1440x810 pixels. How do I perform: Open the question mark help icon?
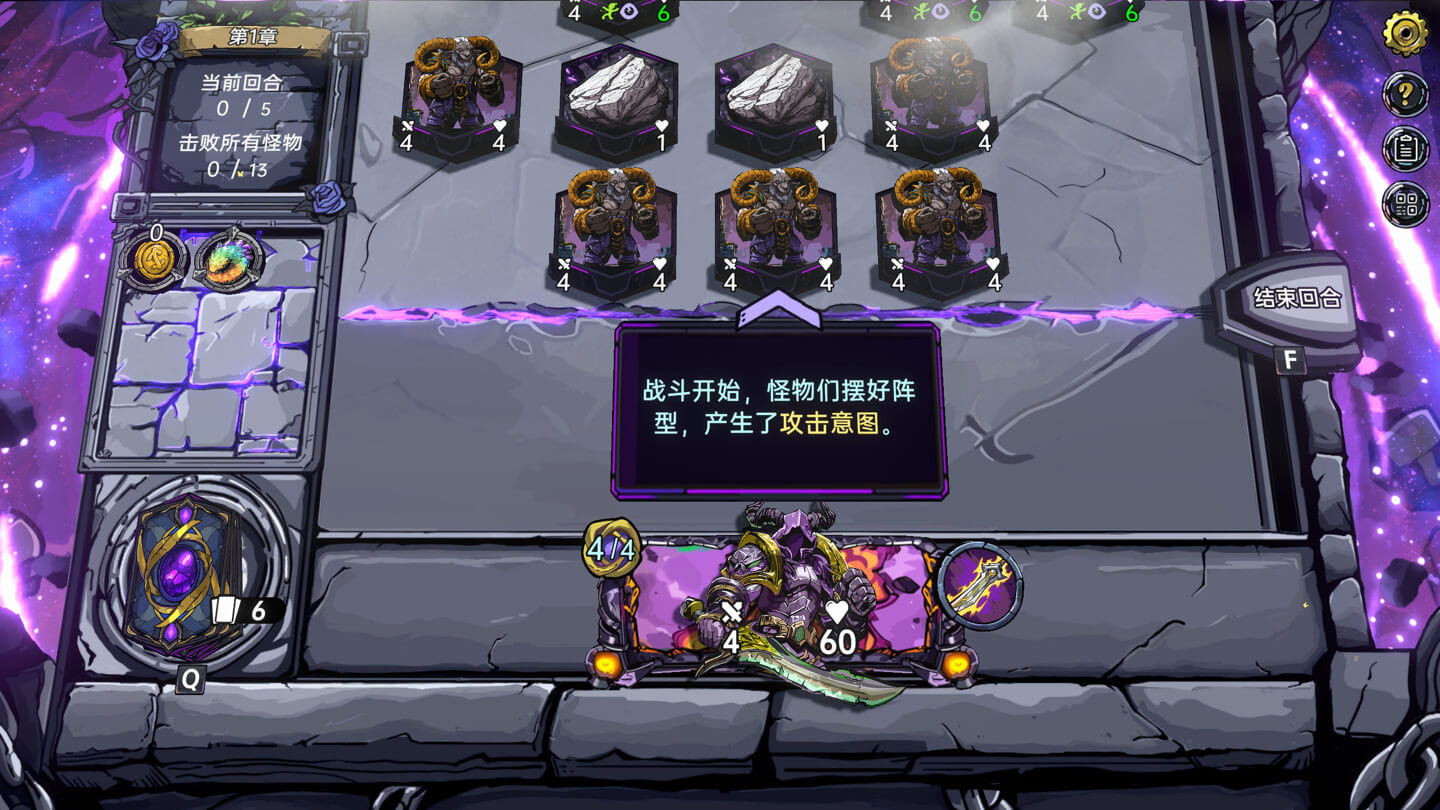(x=1405, y=94)
